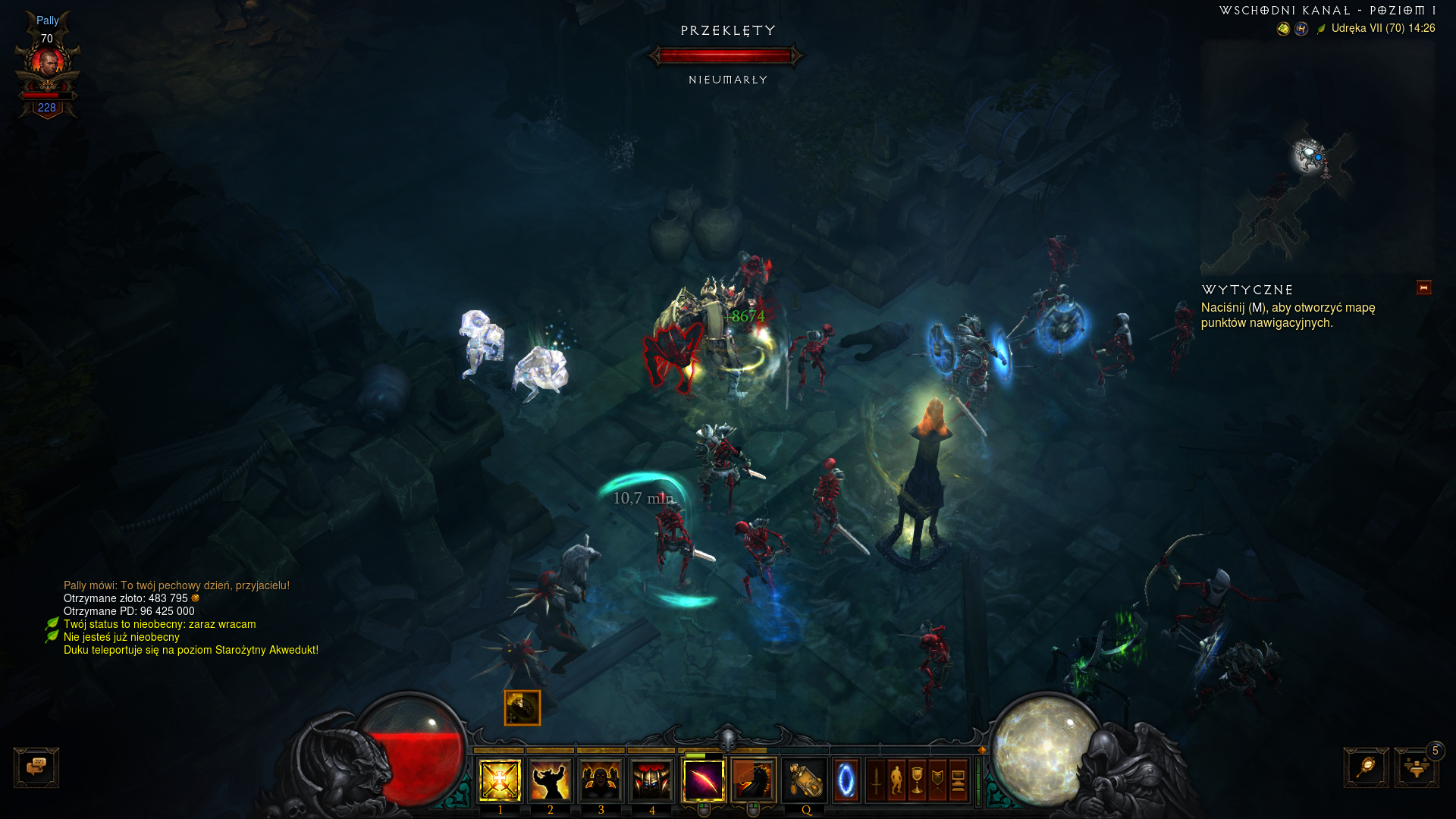Trigger the hooded figure skill in slot 3
Screen dimensions: 1456x819
click(x=601, y=780)
